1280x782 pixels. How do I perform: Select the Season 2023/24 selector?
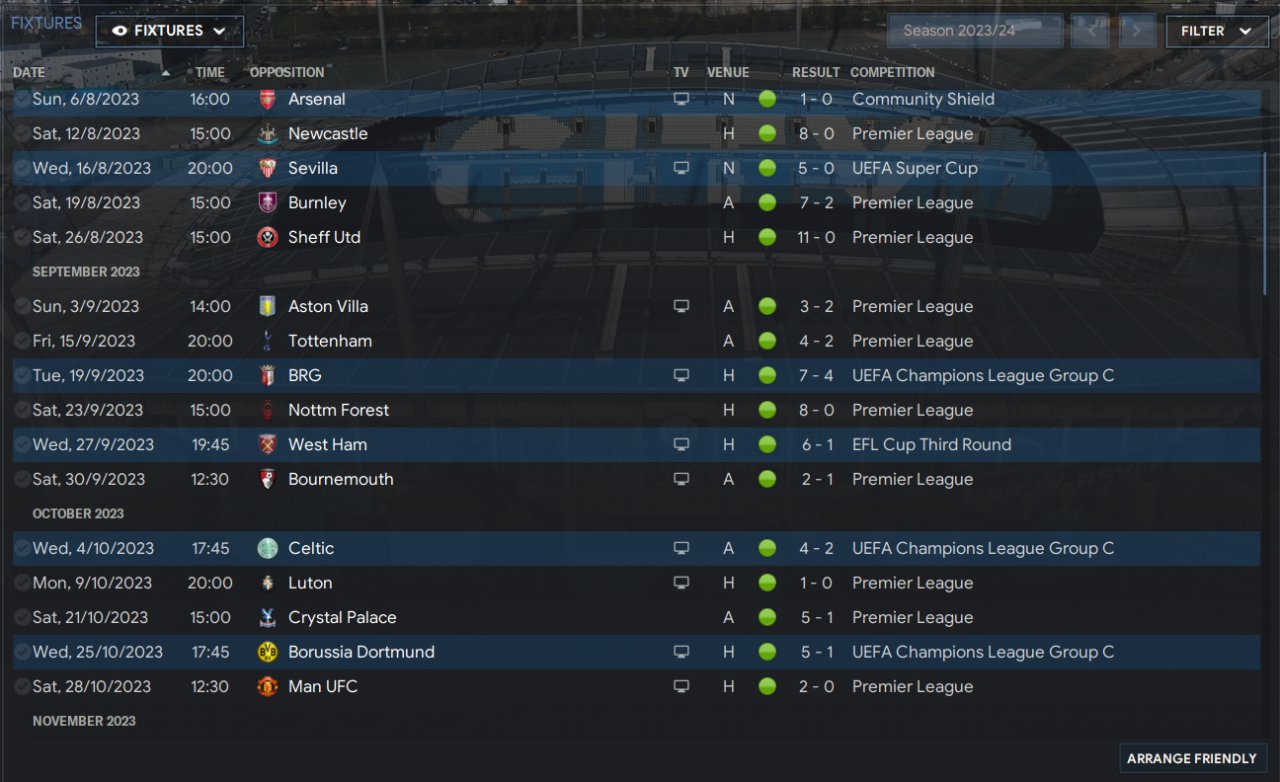[x=974, y=31]
